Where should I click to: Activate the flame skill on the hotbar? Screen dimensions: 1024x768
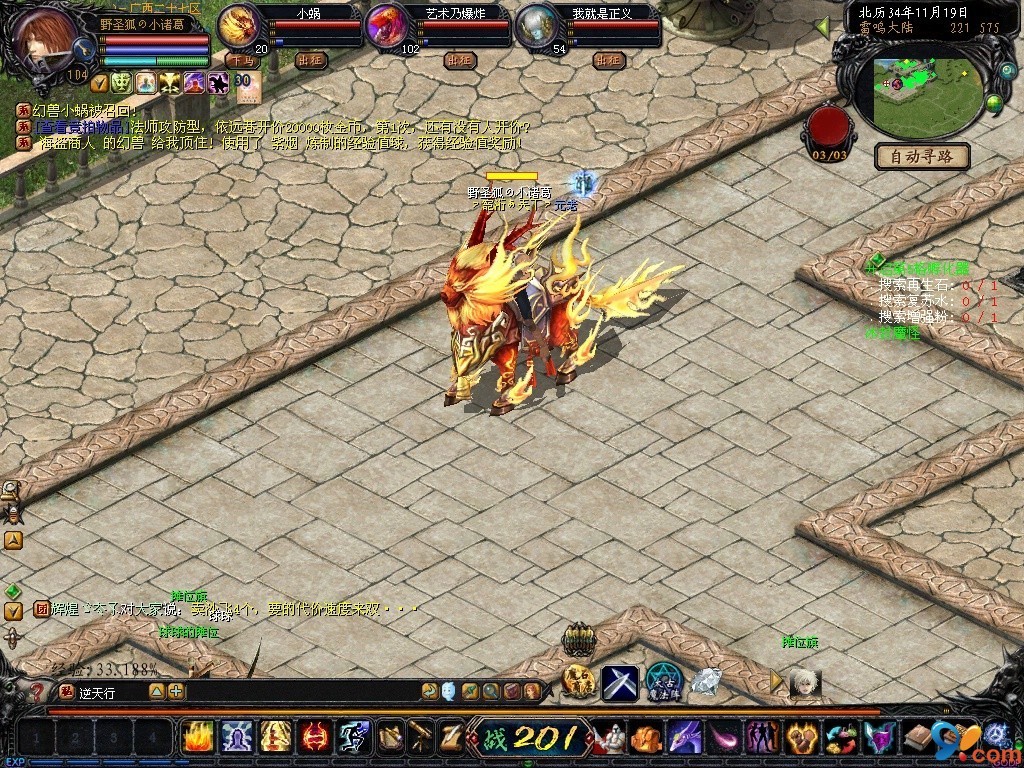point(198,737)
